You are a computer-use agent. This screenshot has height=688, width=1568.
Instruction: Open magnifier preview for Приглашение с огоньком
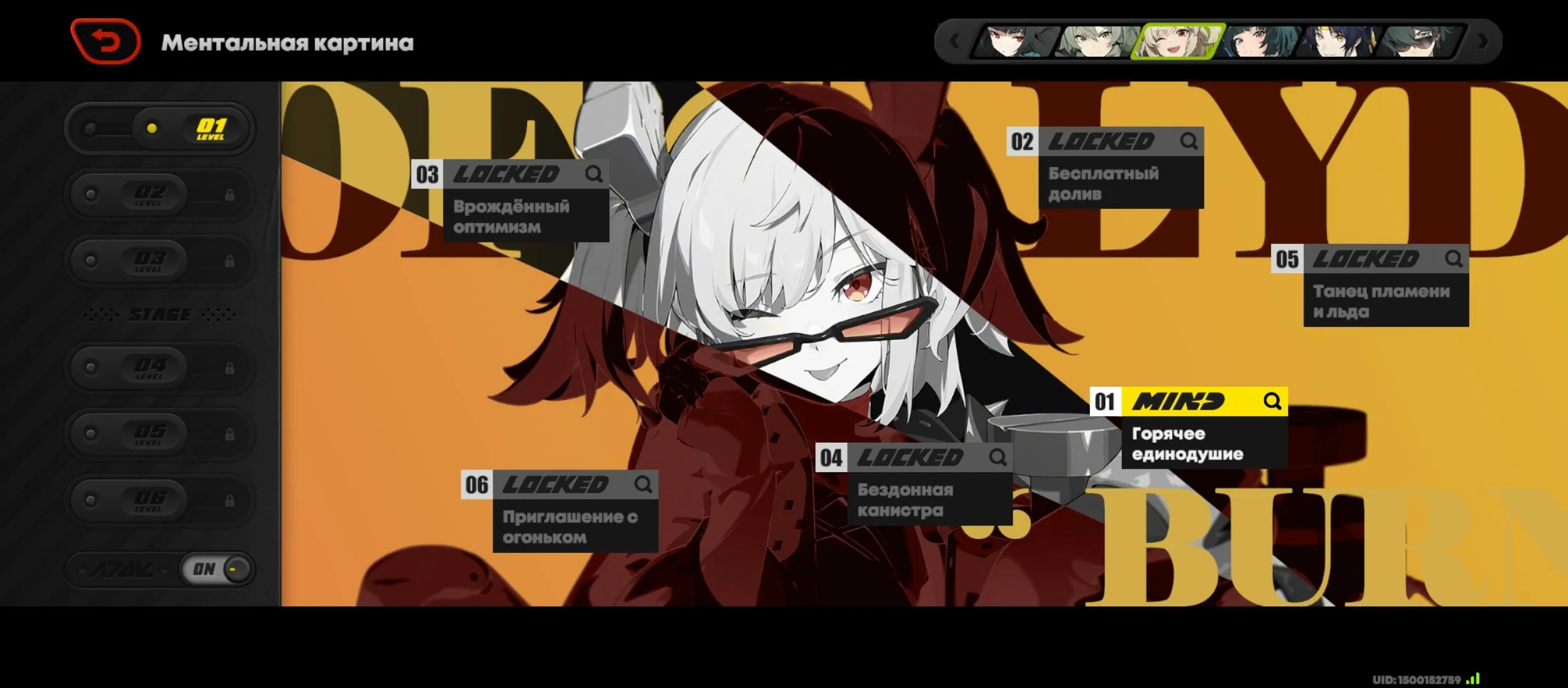click(x=644, y=484)
